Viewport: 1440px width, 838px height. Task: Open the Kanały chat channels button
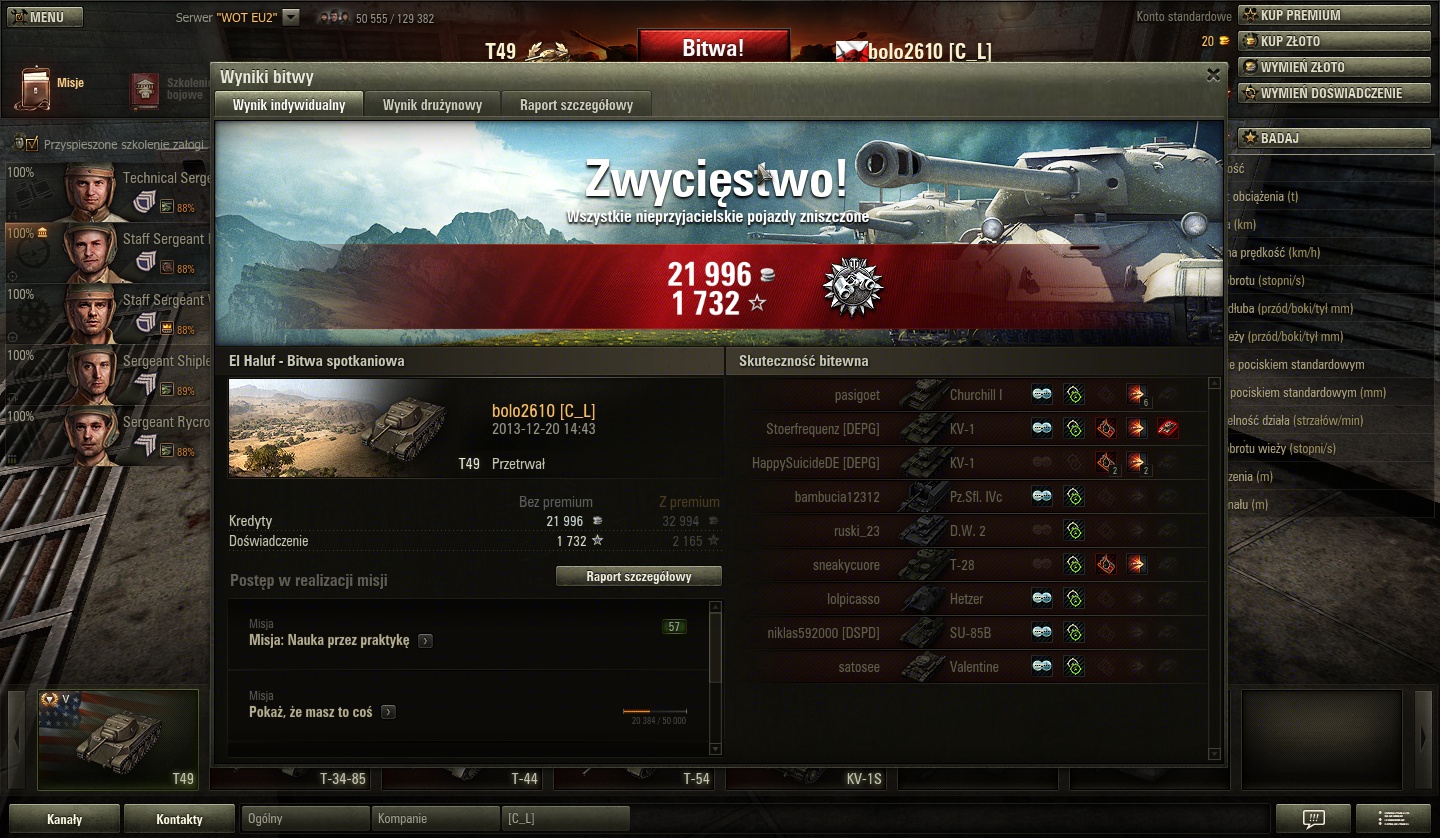64,819
